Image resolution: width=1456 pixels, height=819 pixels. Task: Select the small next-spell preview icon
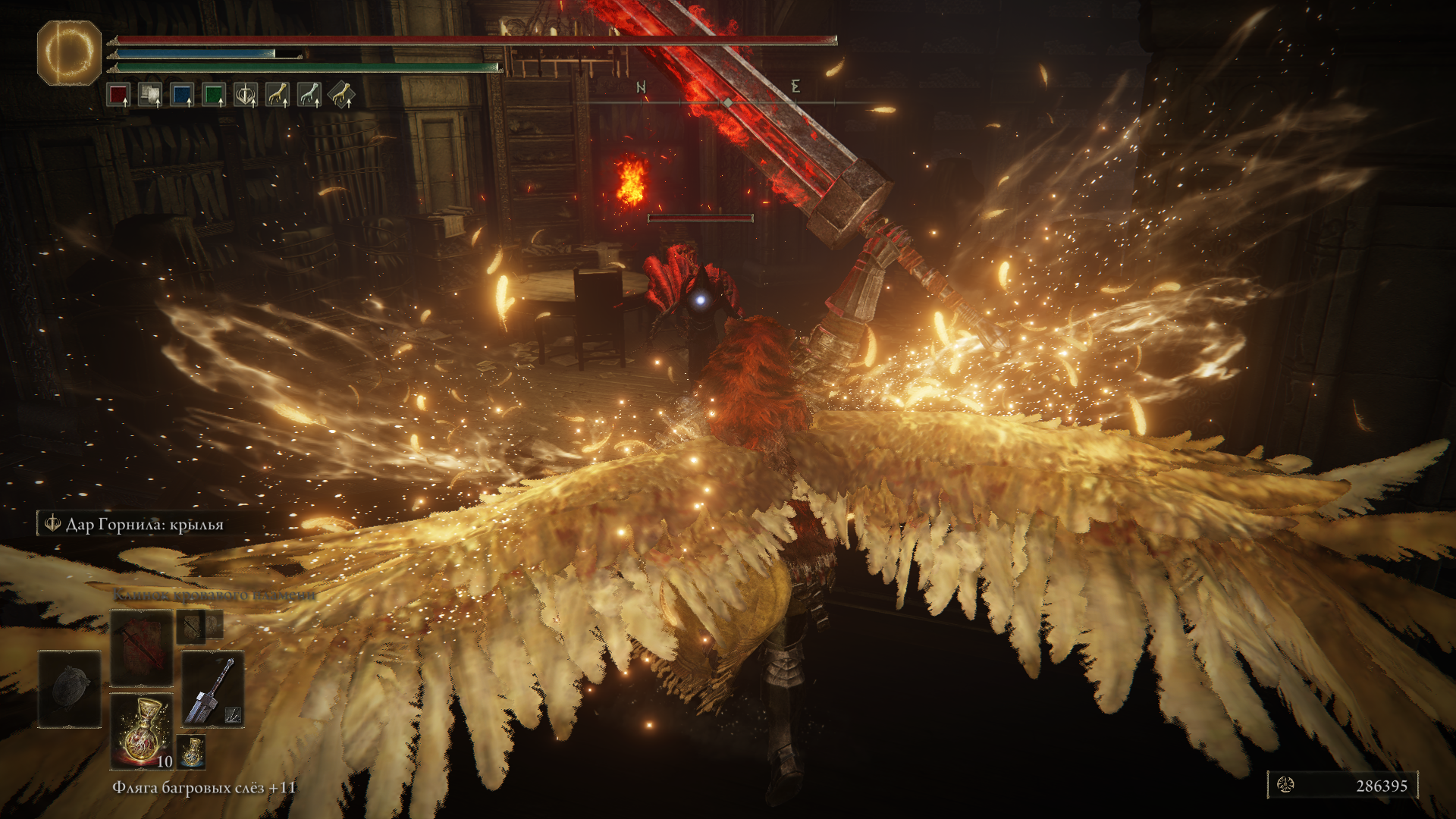pos(191,627)
